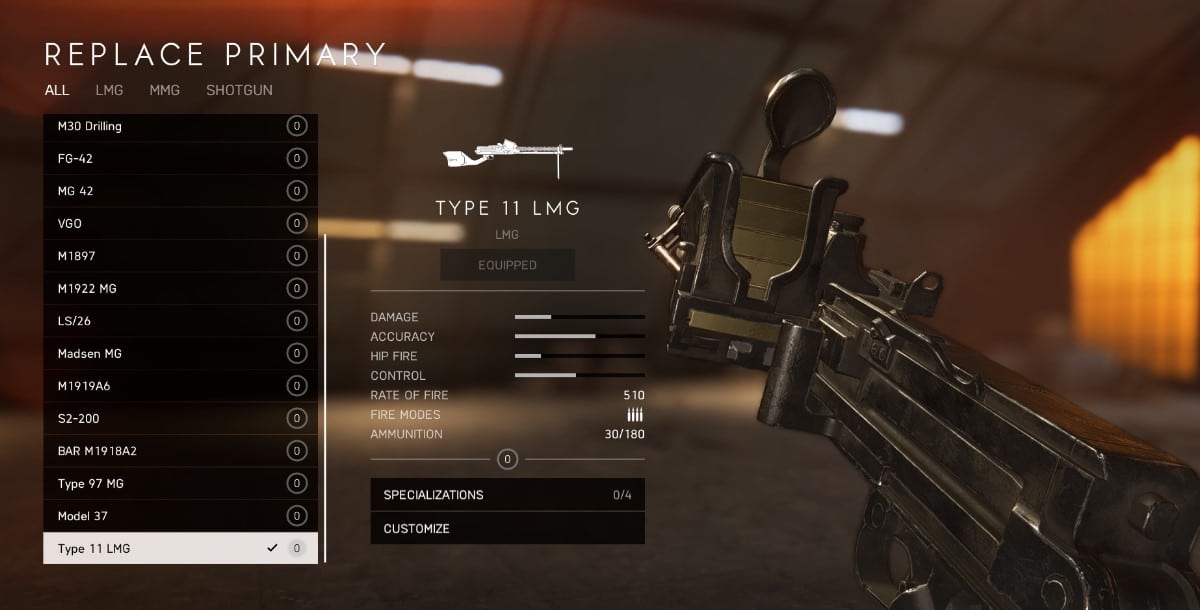Filter the list by SHOTGUN

click(239, 90)
